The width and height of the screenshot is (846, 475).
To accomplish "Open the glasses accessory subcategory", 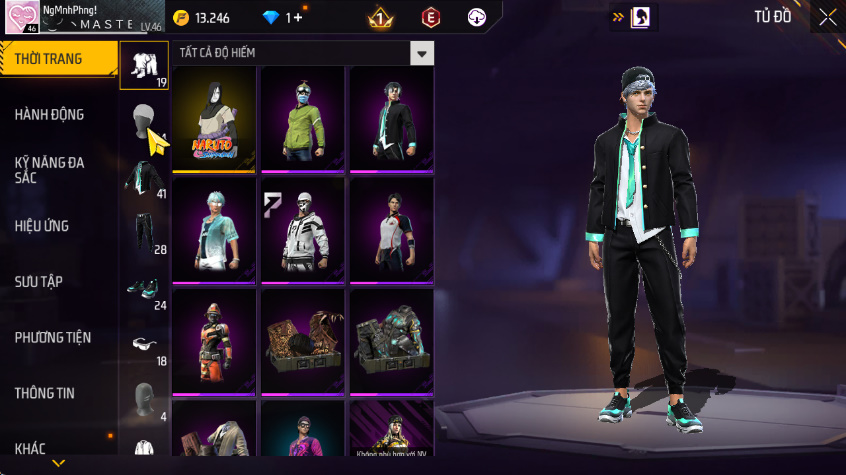I will click(144, 345).
